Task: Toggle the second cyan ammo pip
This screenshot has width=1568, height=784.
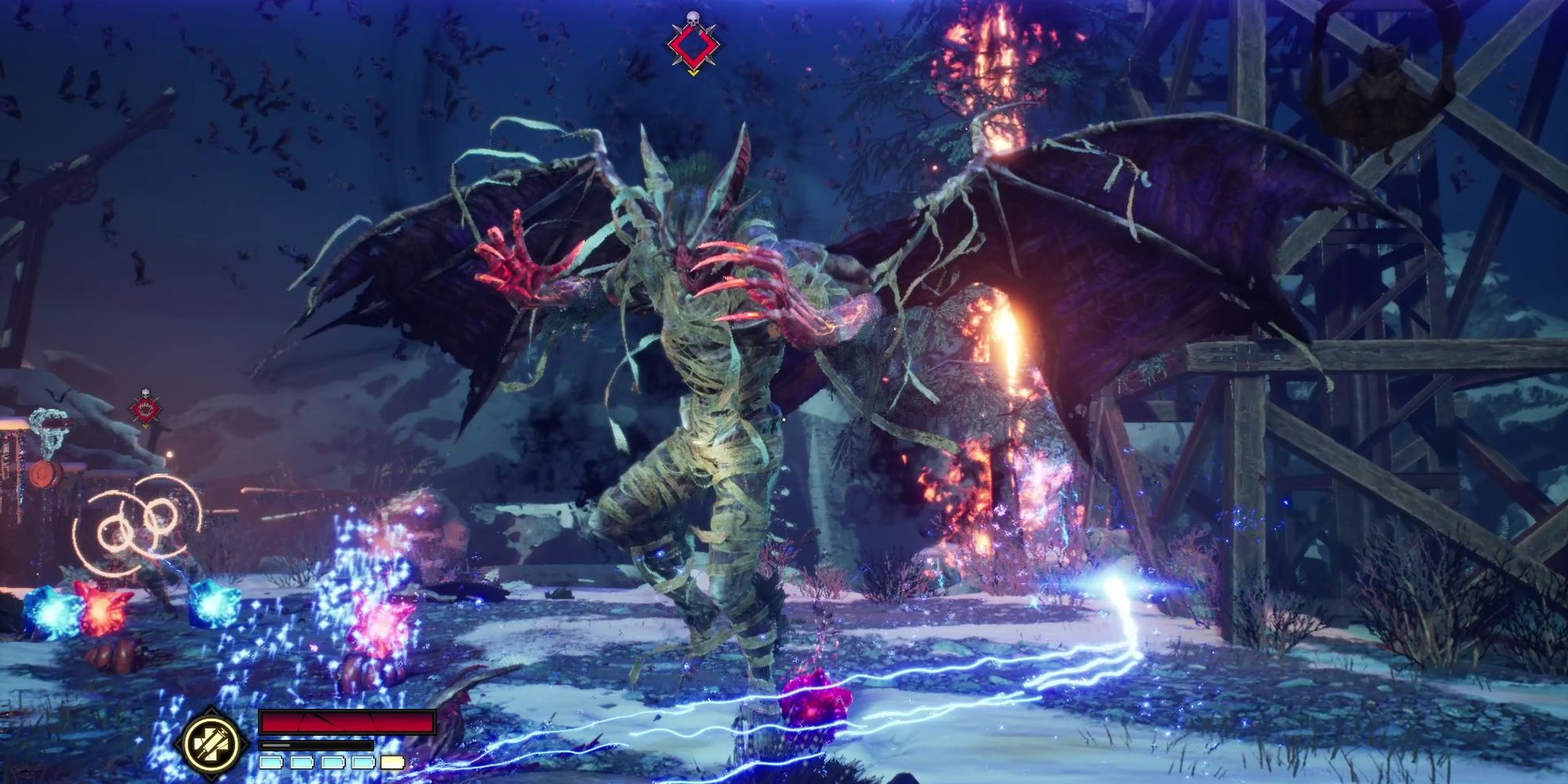Action: (x=302, y=763)
